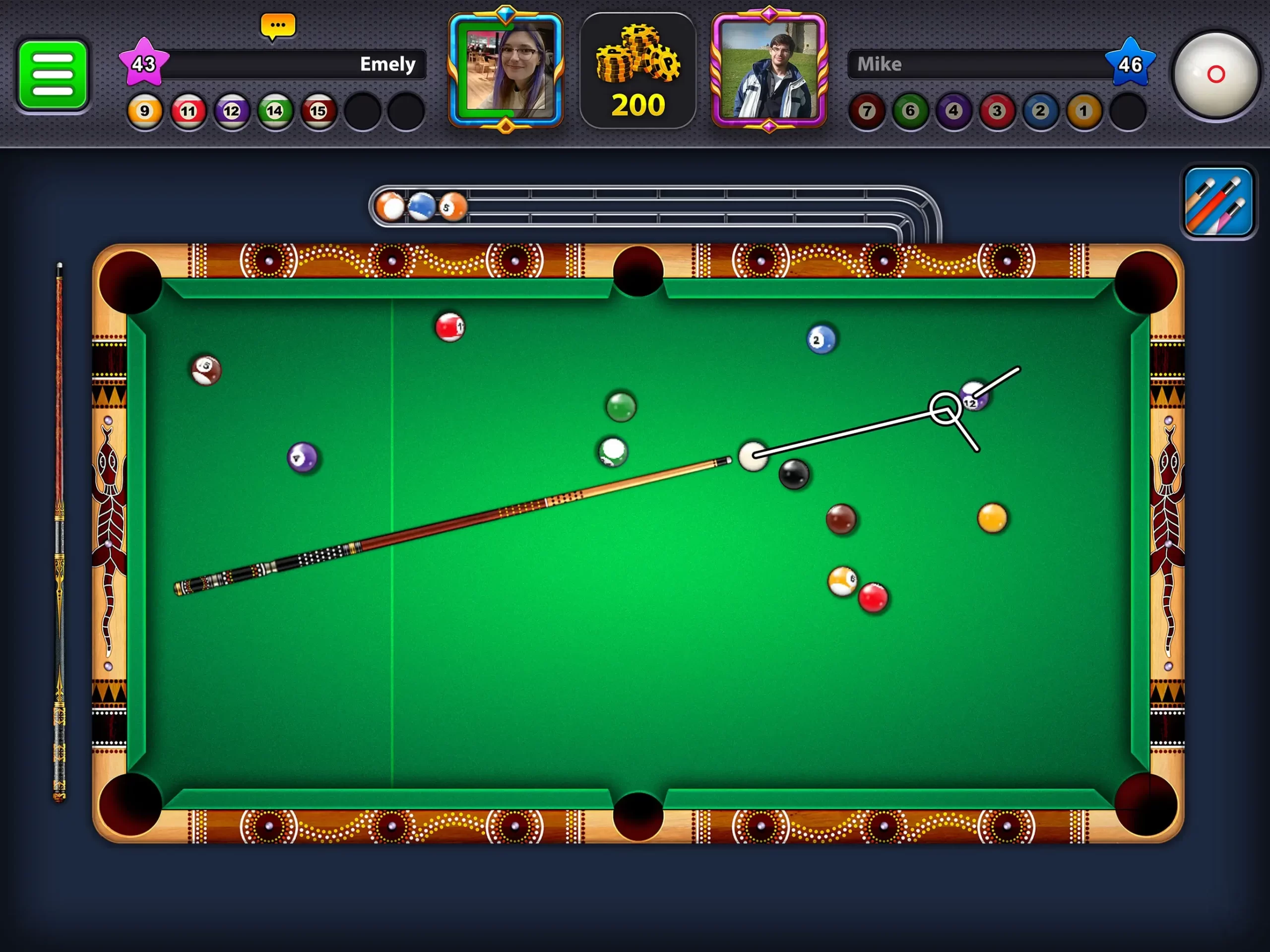Click the 15 ball in Emely's rack

tap(318, 112)
